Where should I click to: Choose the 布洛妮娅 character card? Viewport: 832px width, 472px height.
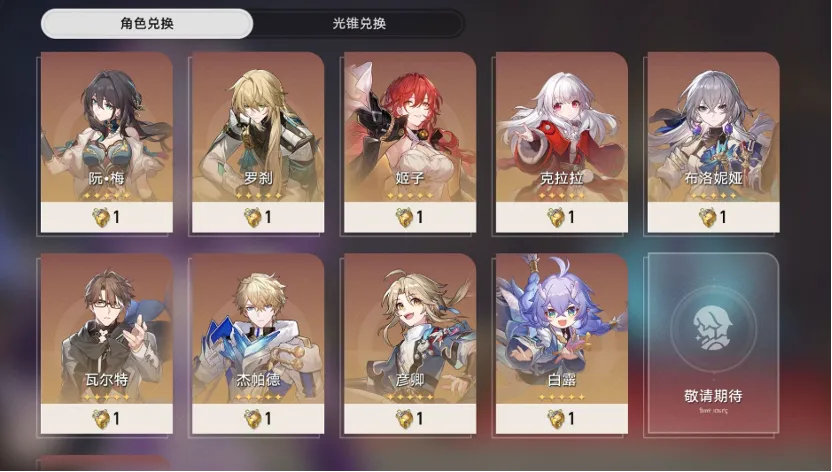click(x=712, y=141)
